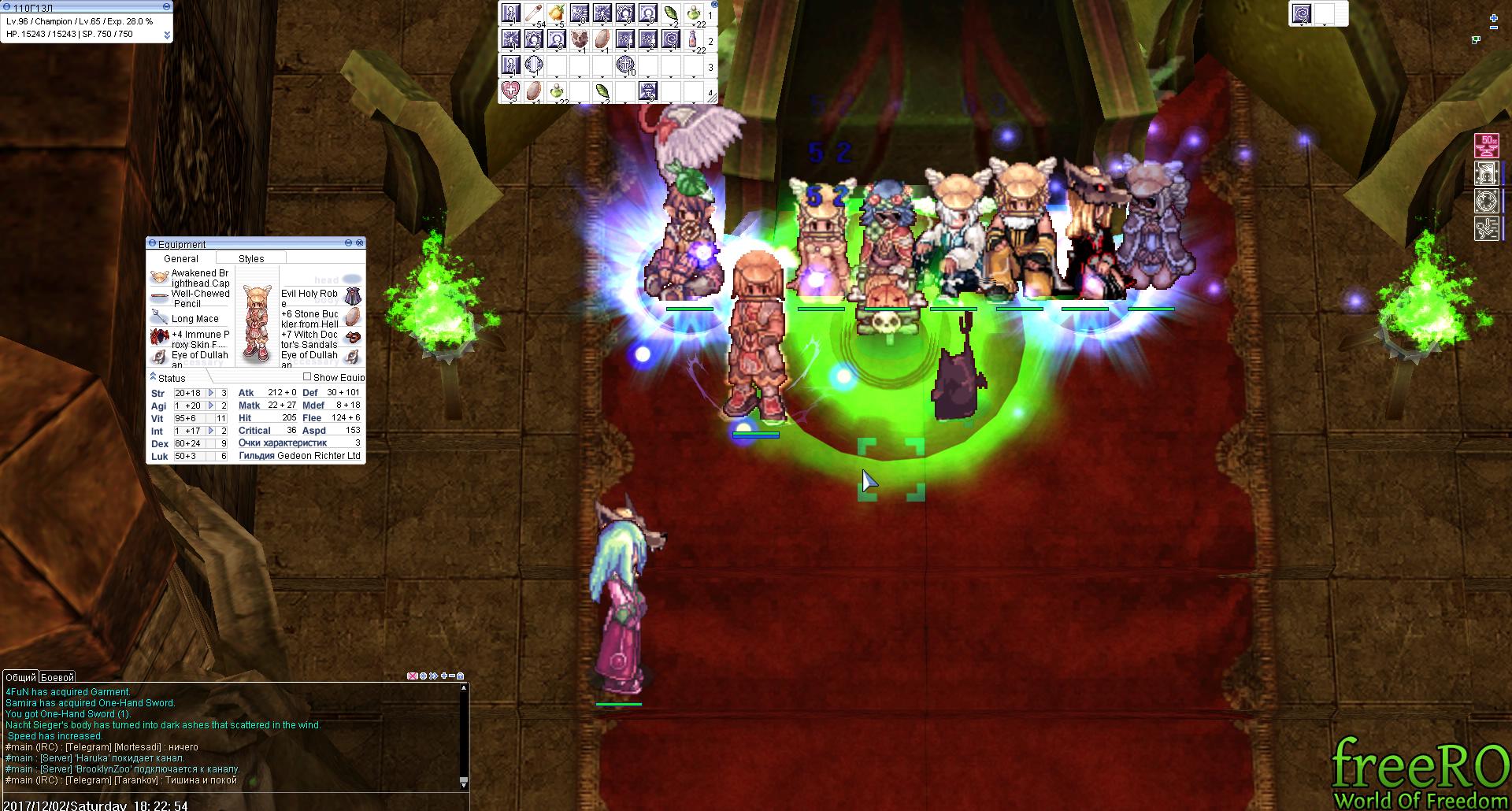Viewport: 1512px width, 811px height.
Task: Cast the spiral skill on the hotbar
Action: [670, 39]
